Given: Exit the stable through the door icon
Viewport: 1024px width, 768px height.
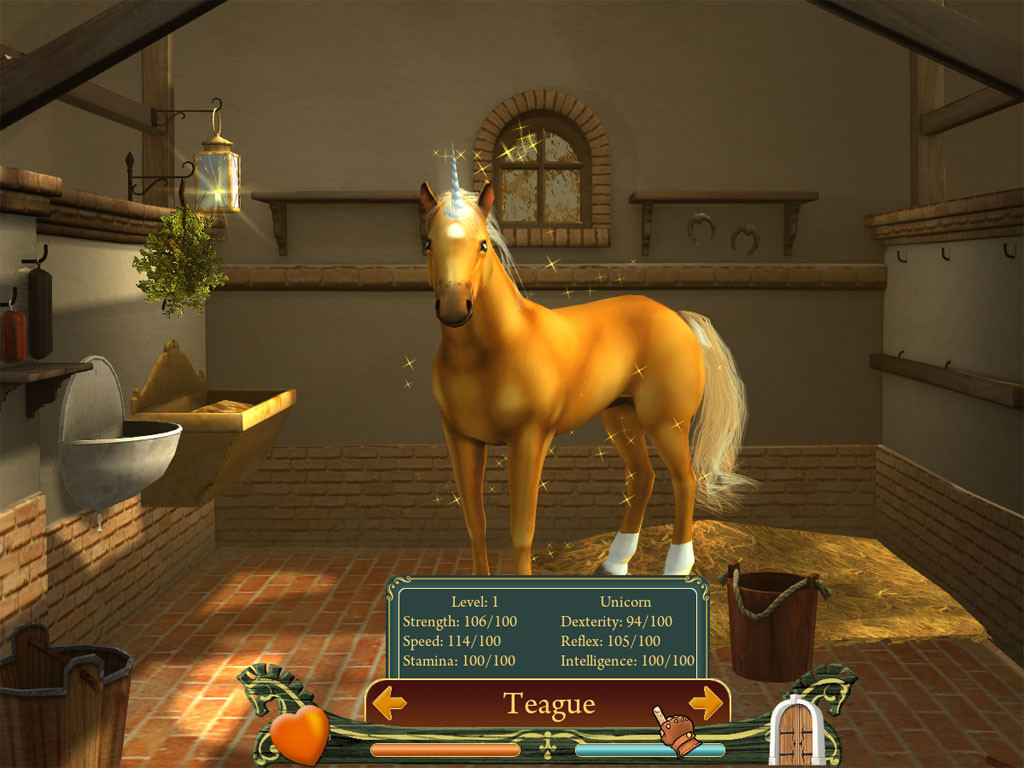Looking at the screenshot, I should tap(795, 733).
